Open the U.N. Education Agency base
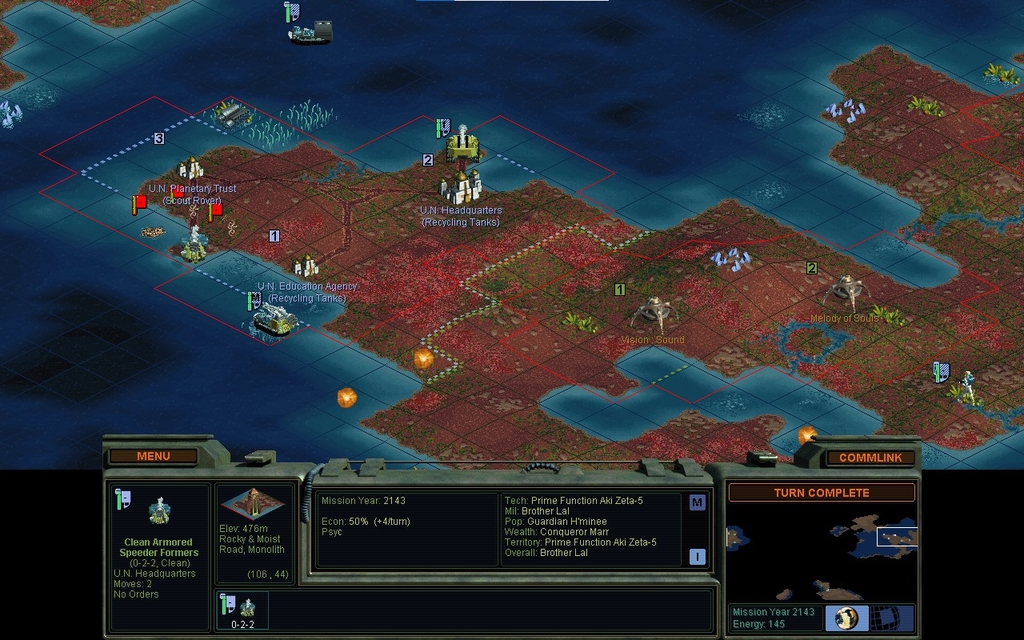This screenshot has width=1024, height=640. pyautogui.click(x=305, y=266)
